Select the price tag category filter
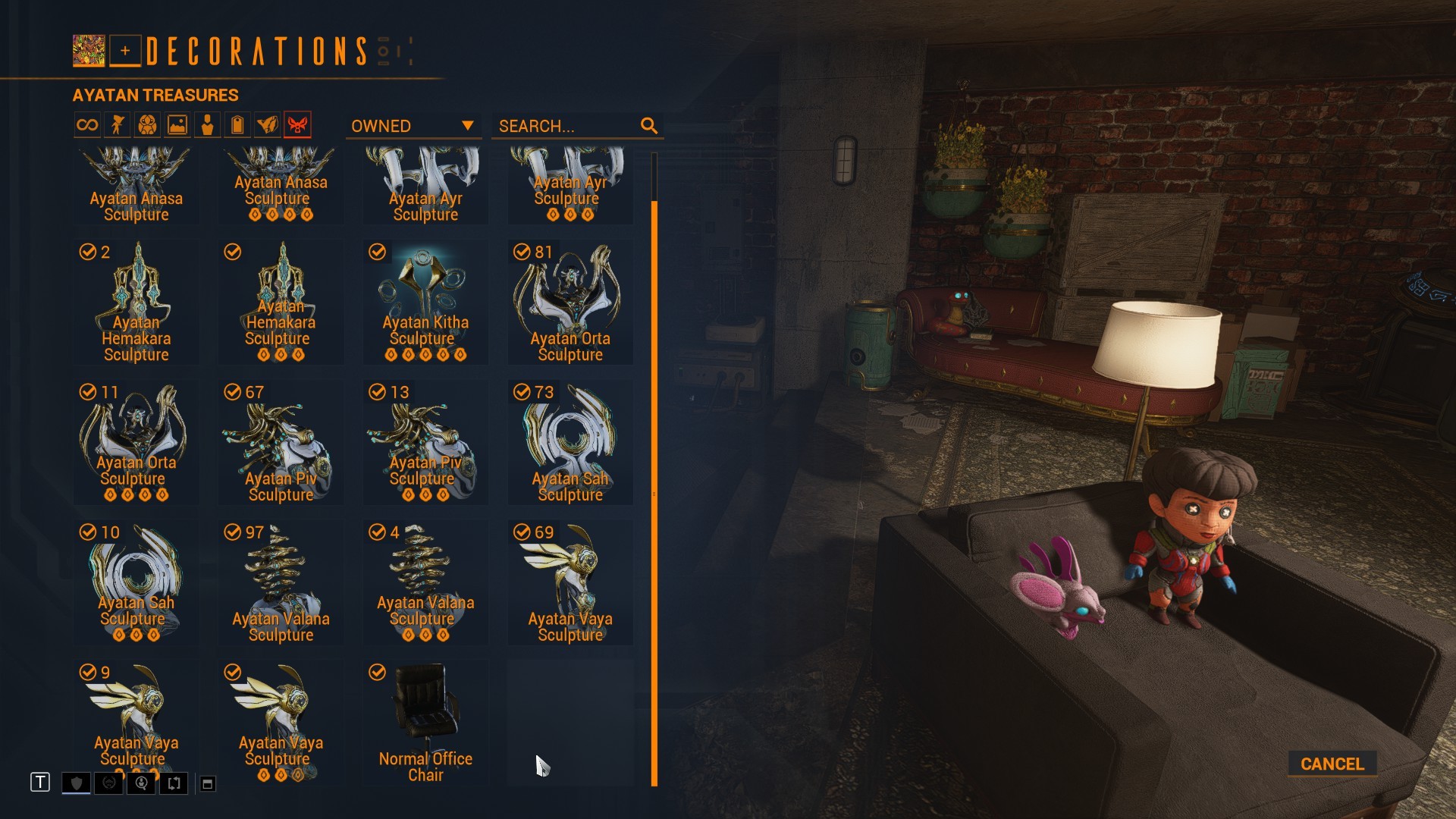This screenshot has height=819, width=1456. 237,125
